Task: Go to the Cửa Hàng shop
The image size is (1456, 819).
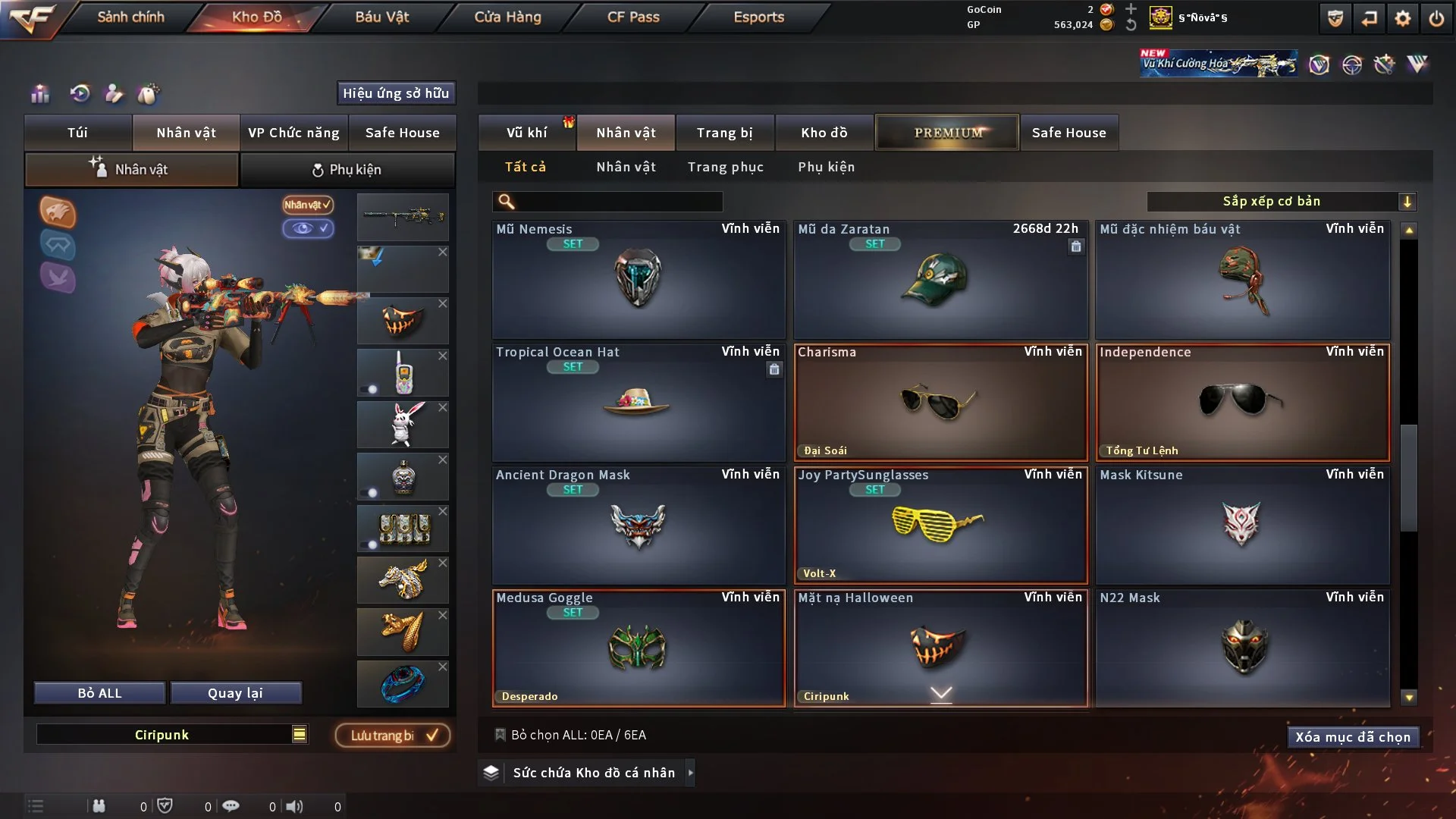Action: coord(507,17)
